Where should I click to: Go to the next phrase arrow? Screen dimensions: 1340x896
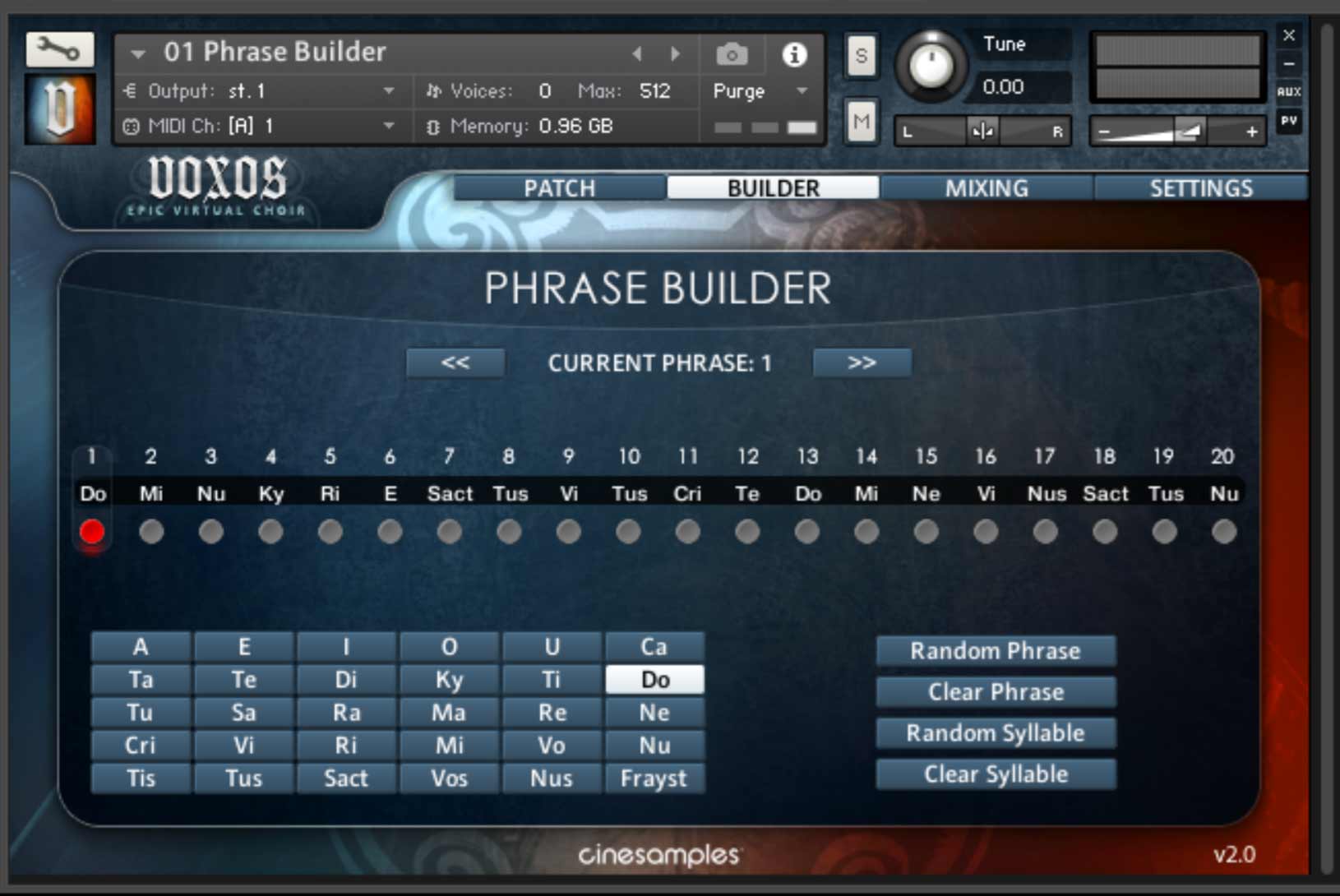tap(862, 363)
